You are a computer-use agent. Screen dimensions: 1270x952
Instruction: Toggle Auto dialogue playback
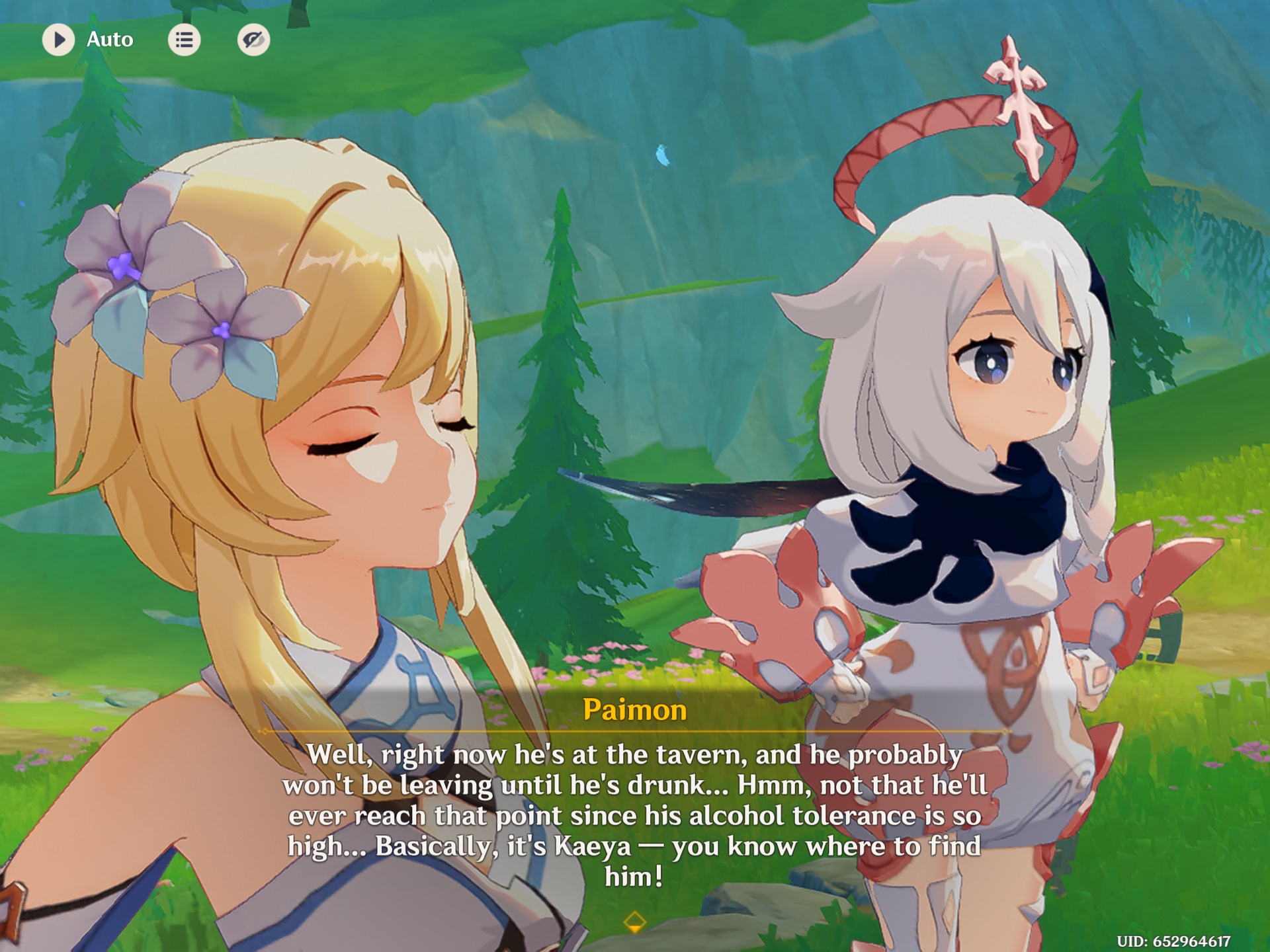pyautogui.click(x=59, y=40)
